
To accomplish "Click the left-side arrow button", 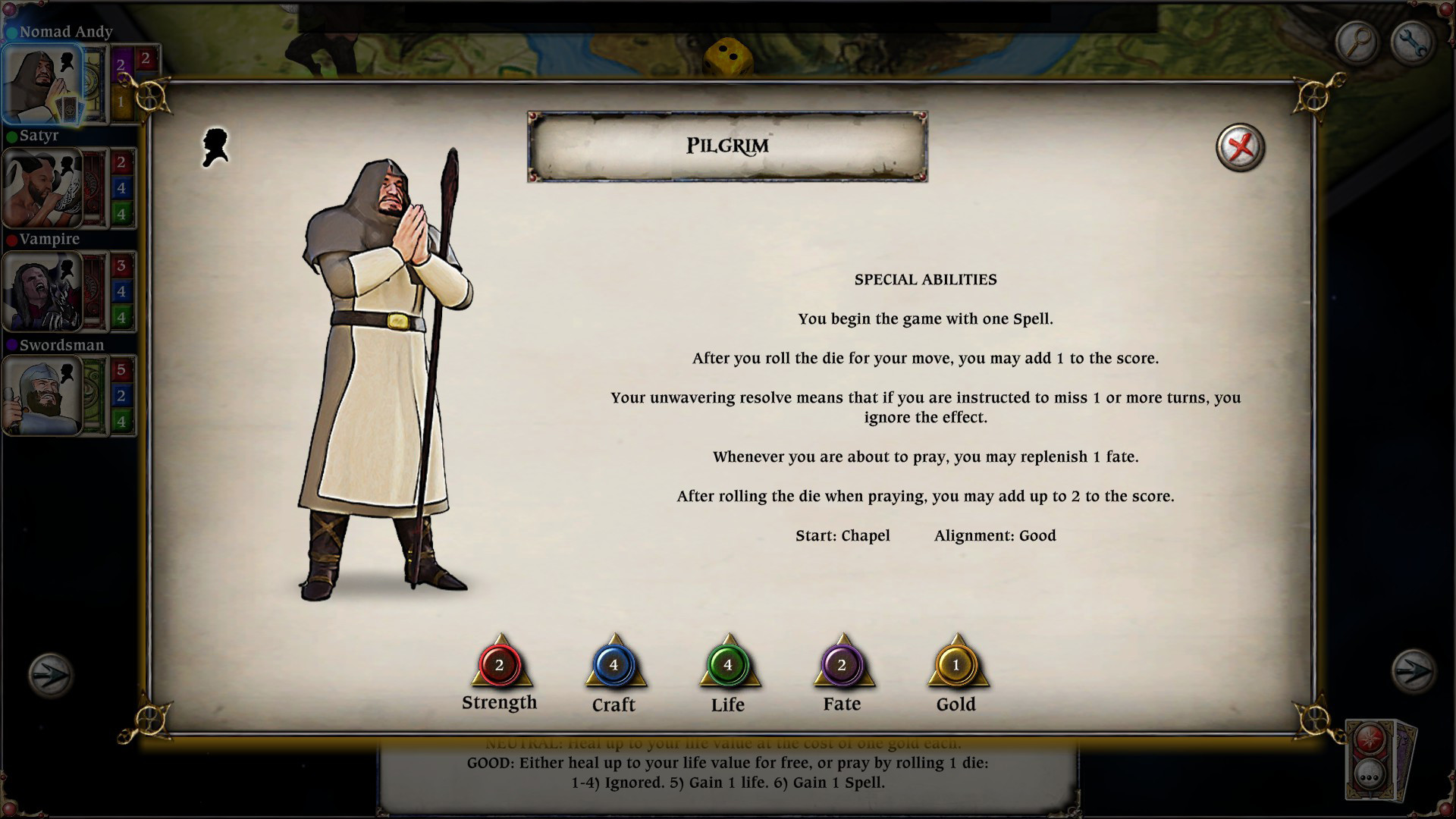I will click(x=50, y=673).
